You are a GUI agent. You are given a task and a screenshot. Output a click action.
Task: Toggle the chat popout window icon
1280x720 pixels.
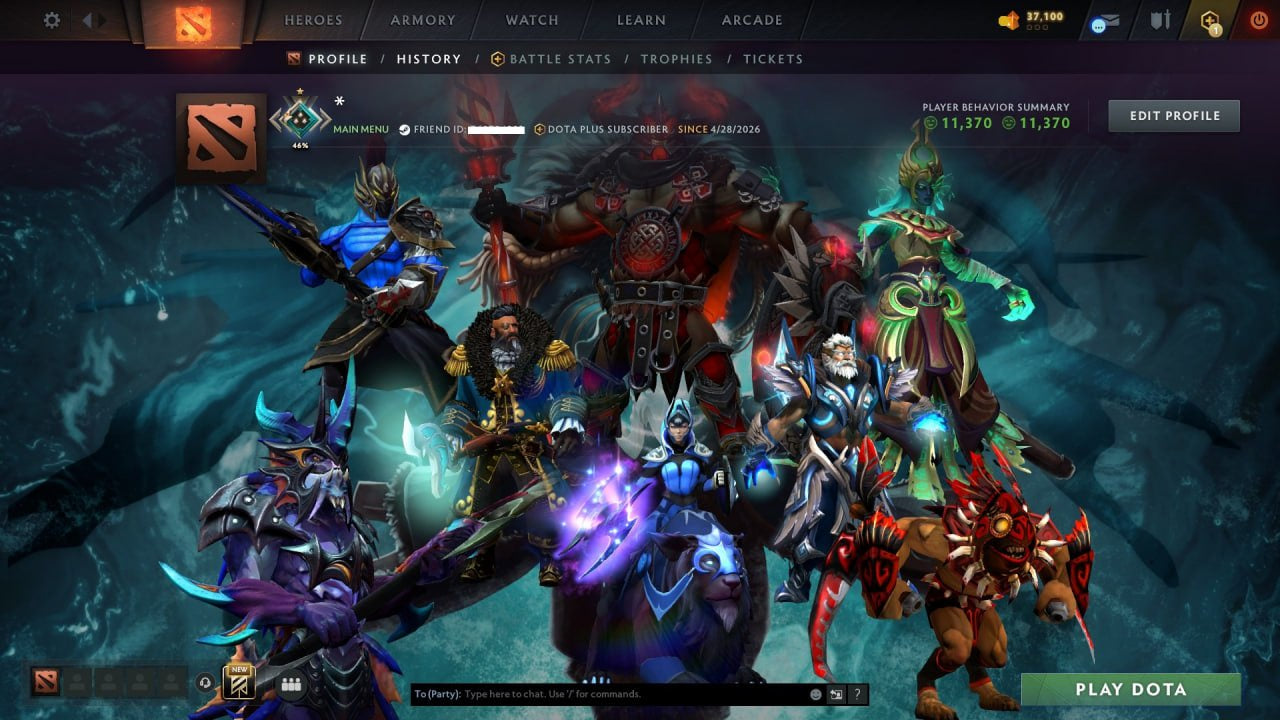(836, 694)
